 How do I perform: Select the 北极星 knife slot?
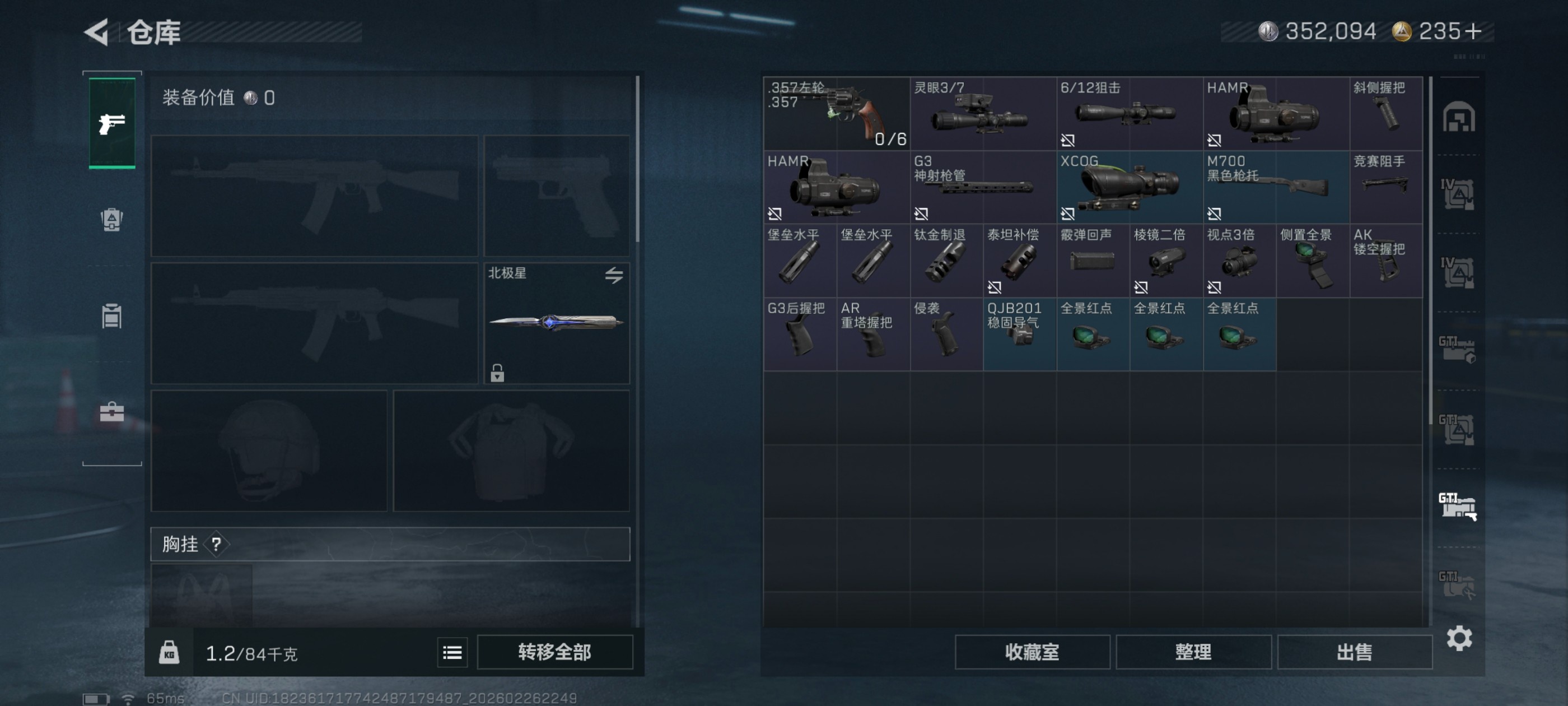[556, 323]
